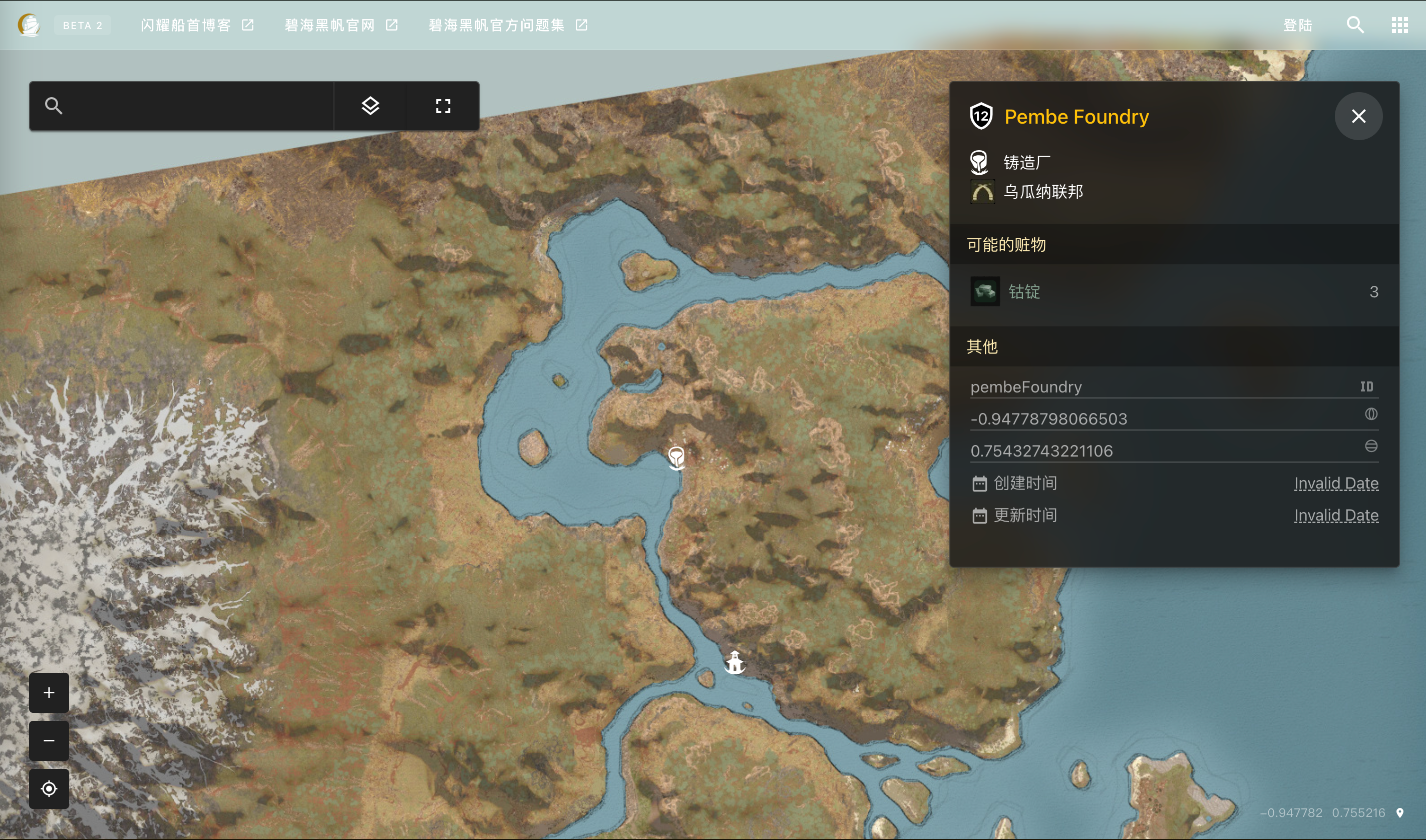Image resolution: width=1426 pixels, height=840 pixels.
Task: Click the 登陆 login button
Action: (1297, 26)
